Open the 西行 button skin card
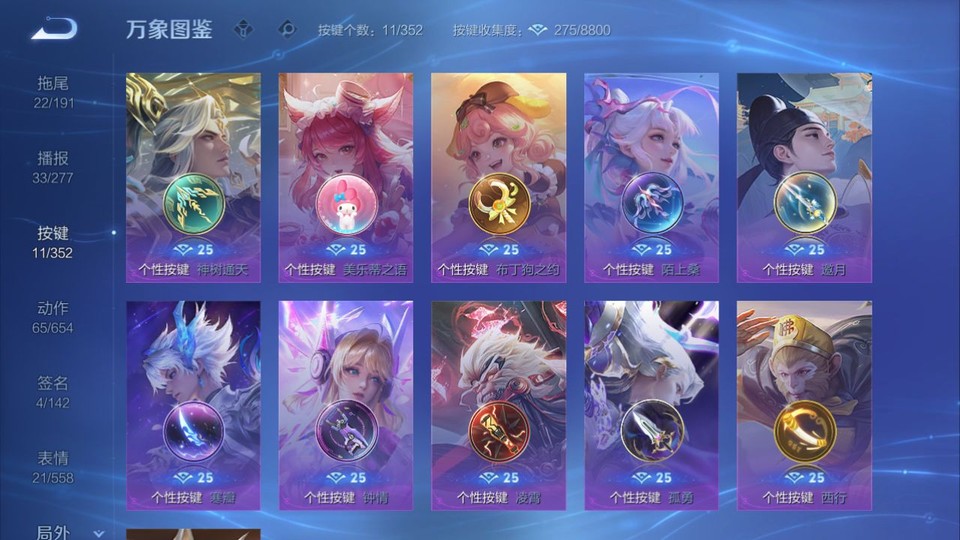Screen dimensions: 960x540 click(804, 405)
